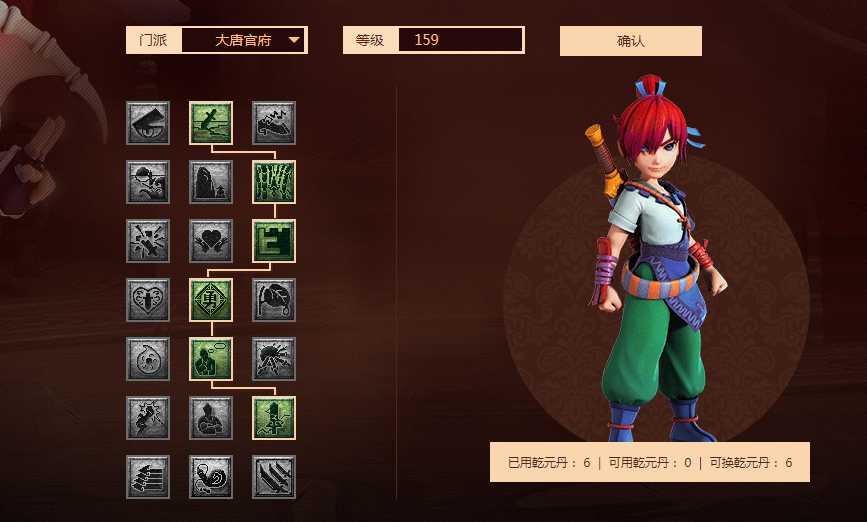
Task: Pick the green figure with speech bubble skill
Action: click(x=211, y=359)
